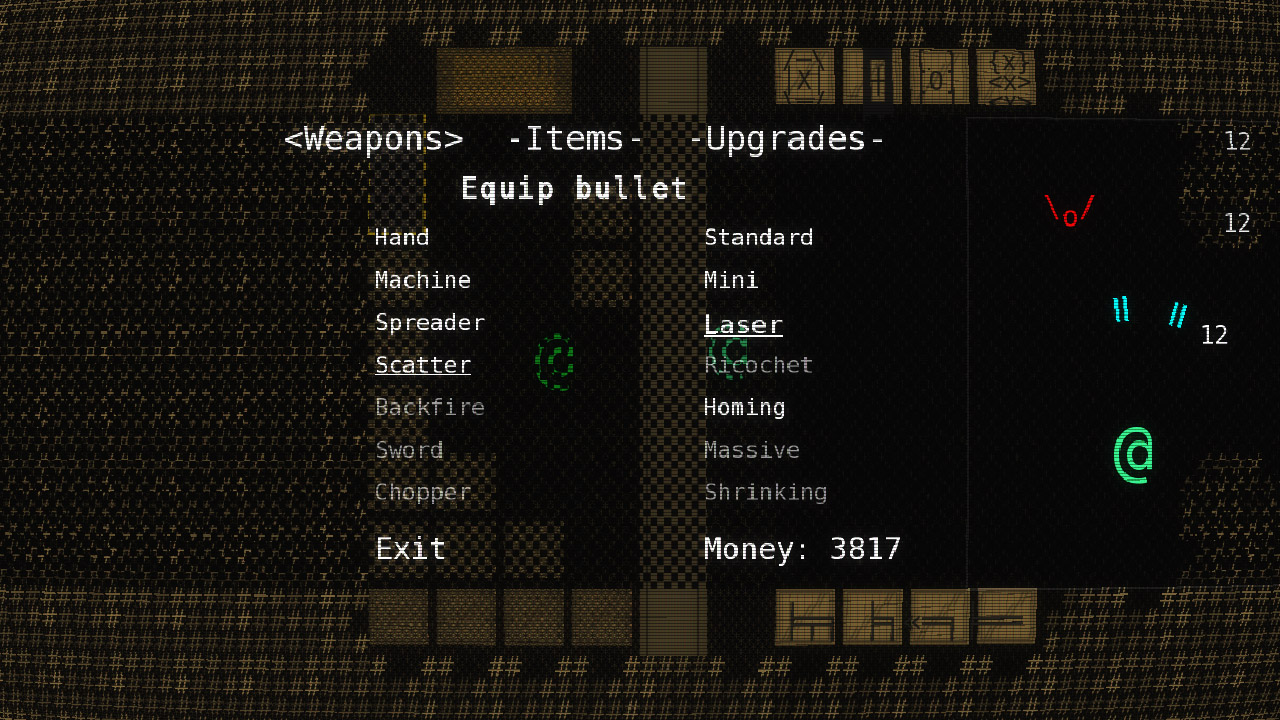Viewport: 1280px width, 720px height.
Task: Switch to the Items tab
Action: (574, 139)
